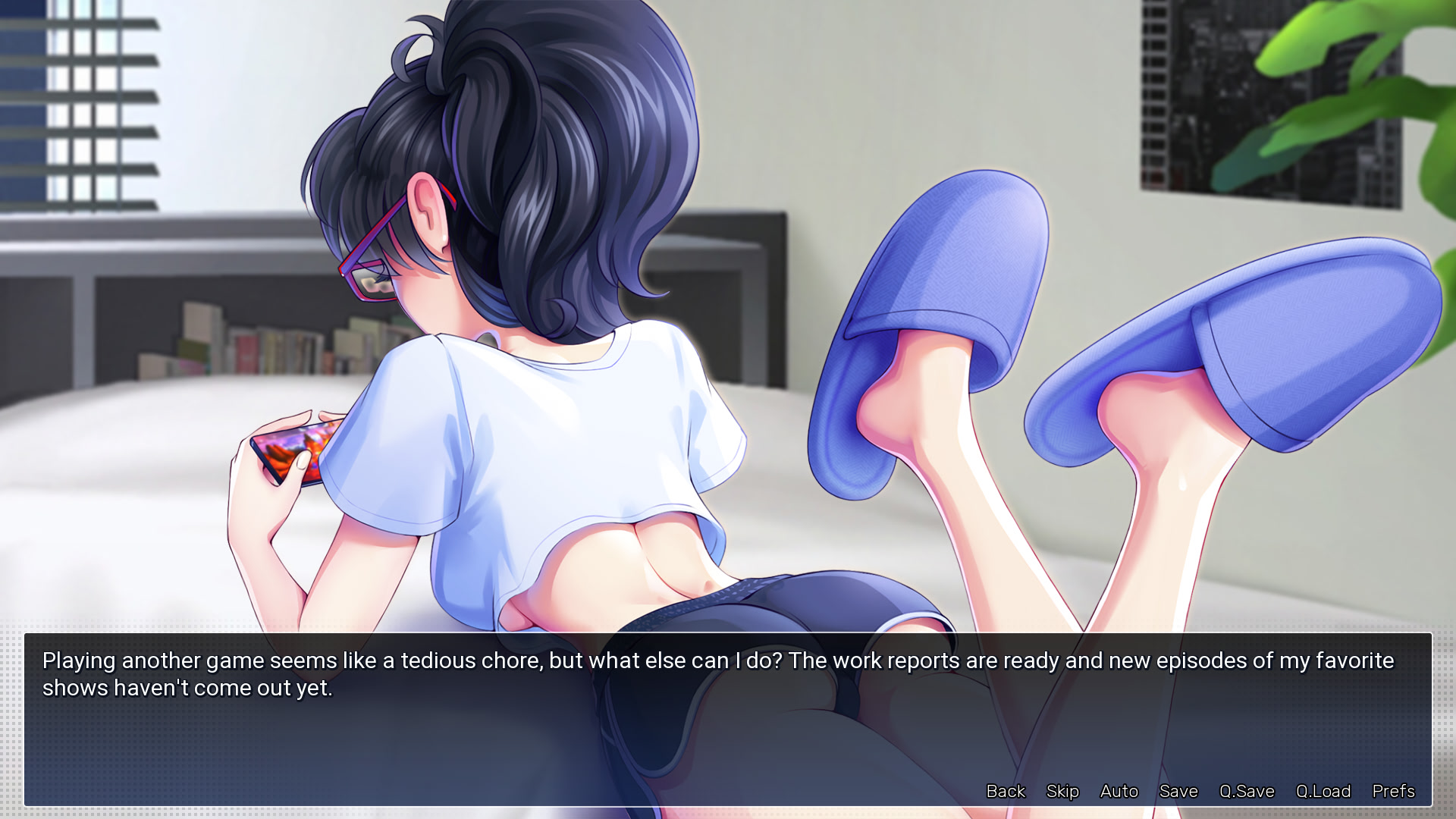The image size is (1456, 819).
Task: Select the Skip option to skip read text
Action: pyautogui.click(x=1062, y=791)
